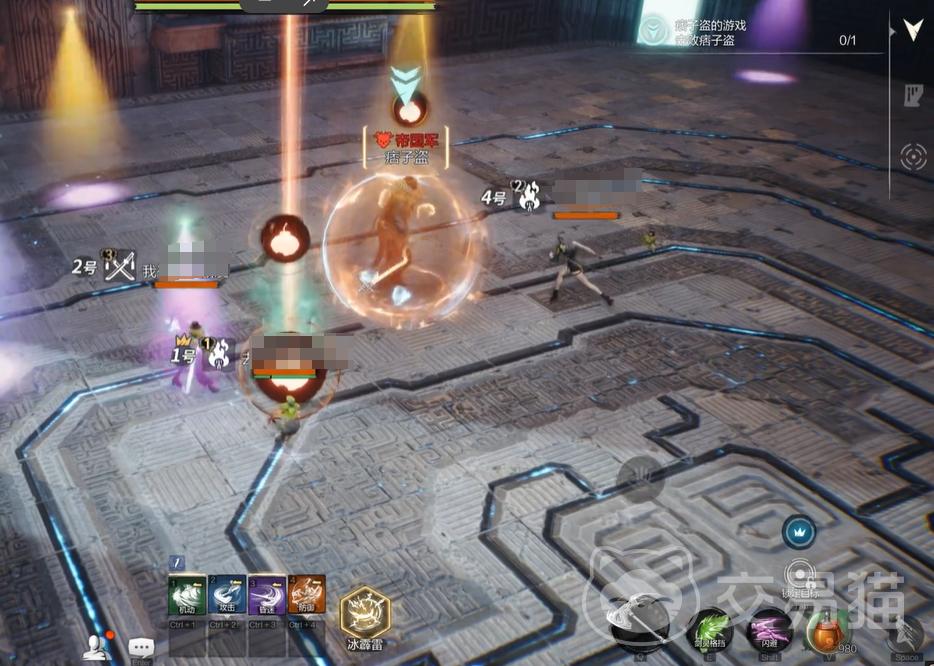
Task: Click the circular target icon in sidebar
Action: [x=913, y=157]
